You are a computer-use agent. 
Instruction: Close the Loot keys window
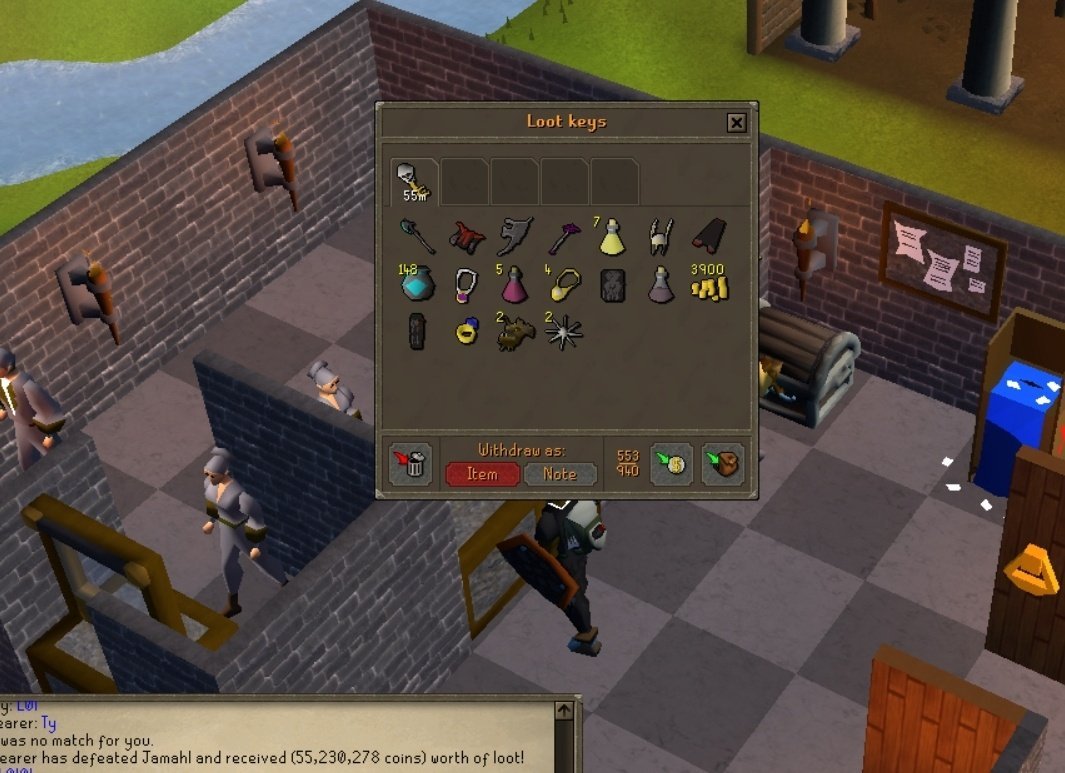(736, 123)
